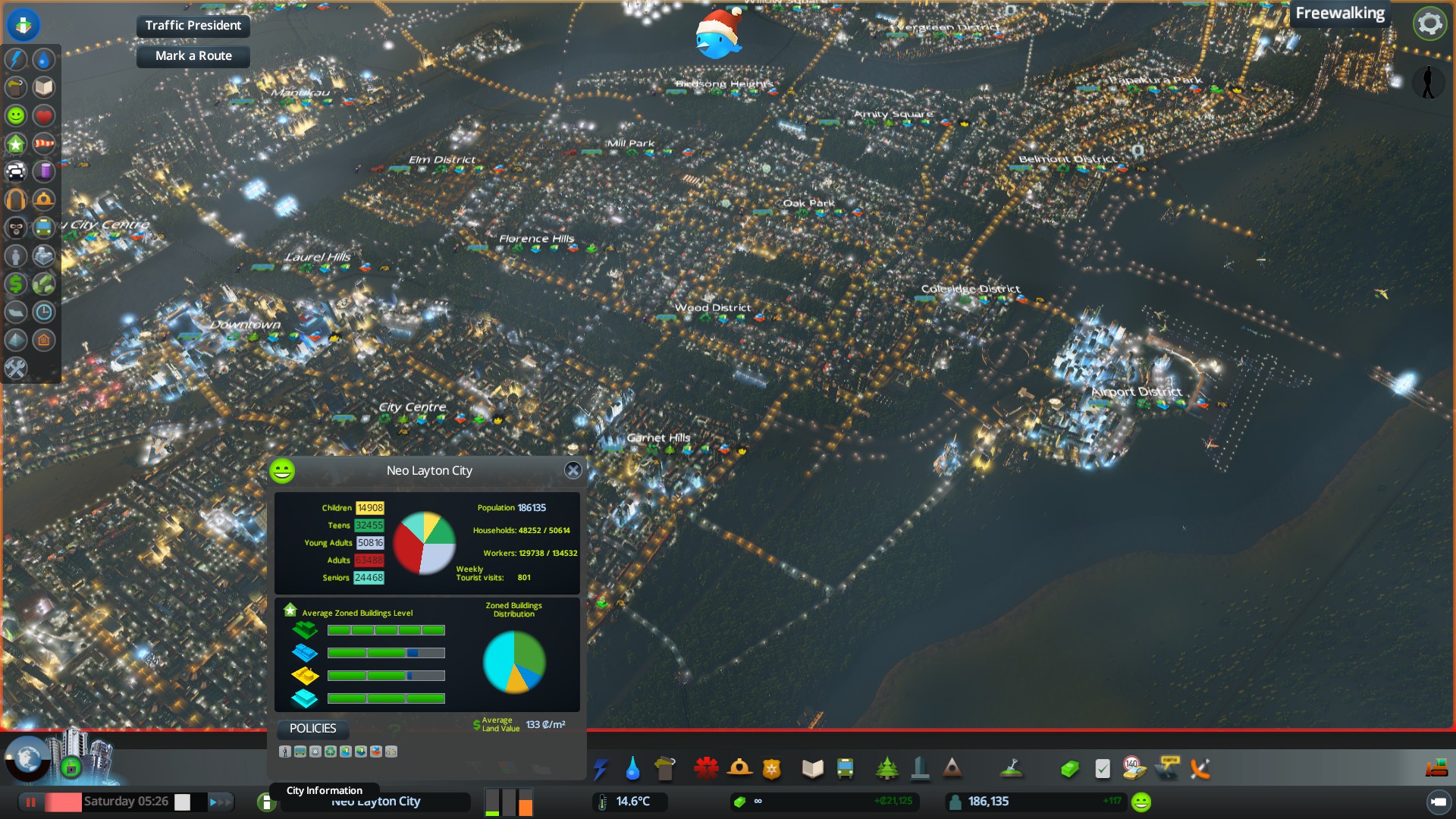Toggle the Freewalking camera button
This screenshot has height=819, width=1456.
point(1339,14)
